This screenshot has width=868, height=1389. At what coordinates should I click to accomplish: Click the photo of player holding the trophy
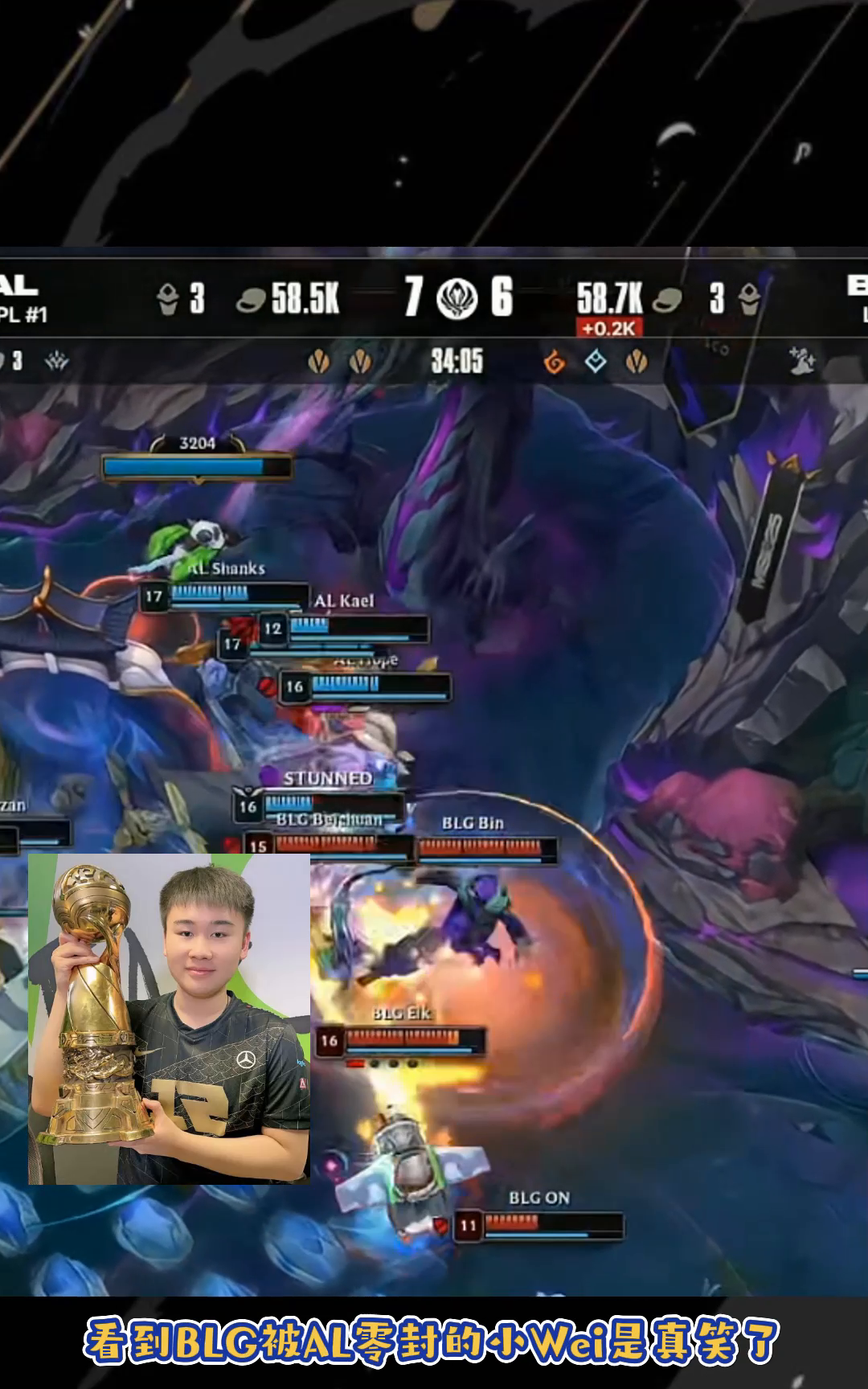(169, 1018)
